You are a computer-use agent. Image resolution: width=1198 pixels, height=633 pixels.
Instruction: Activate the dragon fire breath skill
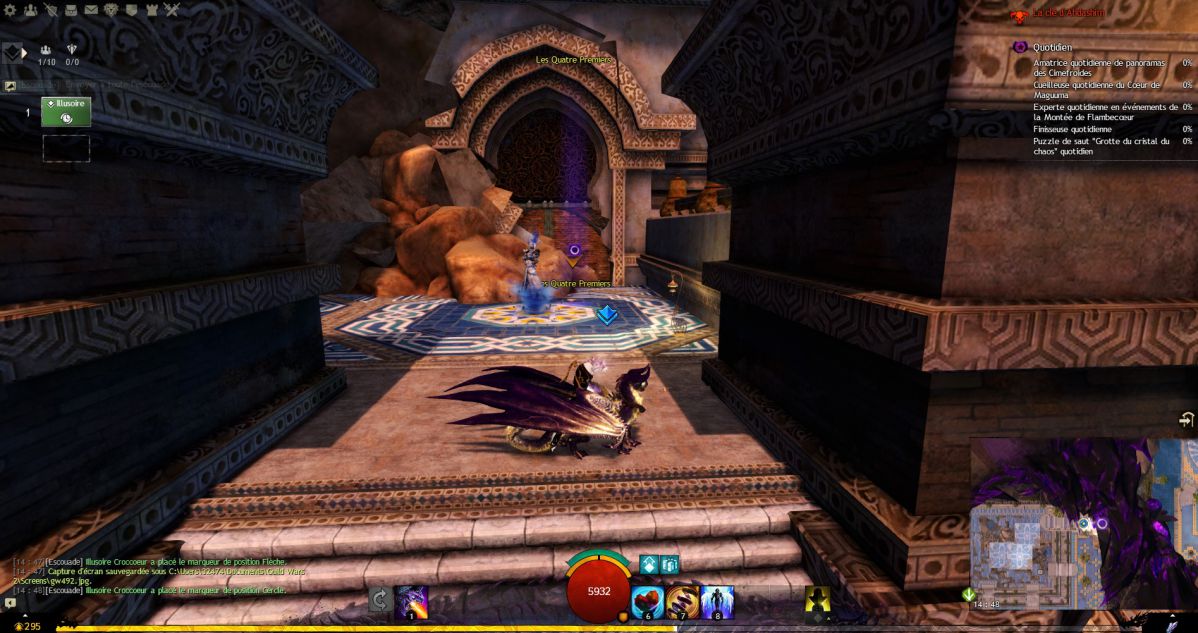(x=411, y=601)
